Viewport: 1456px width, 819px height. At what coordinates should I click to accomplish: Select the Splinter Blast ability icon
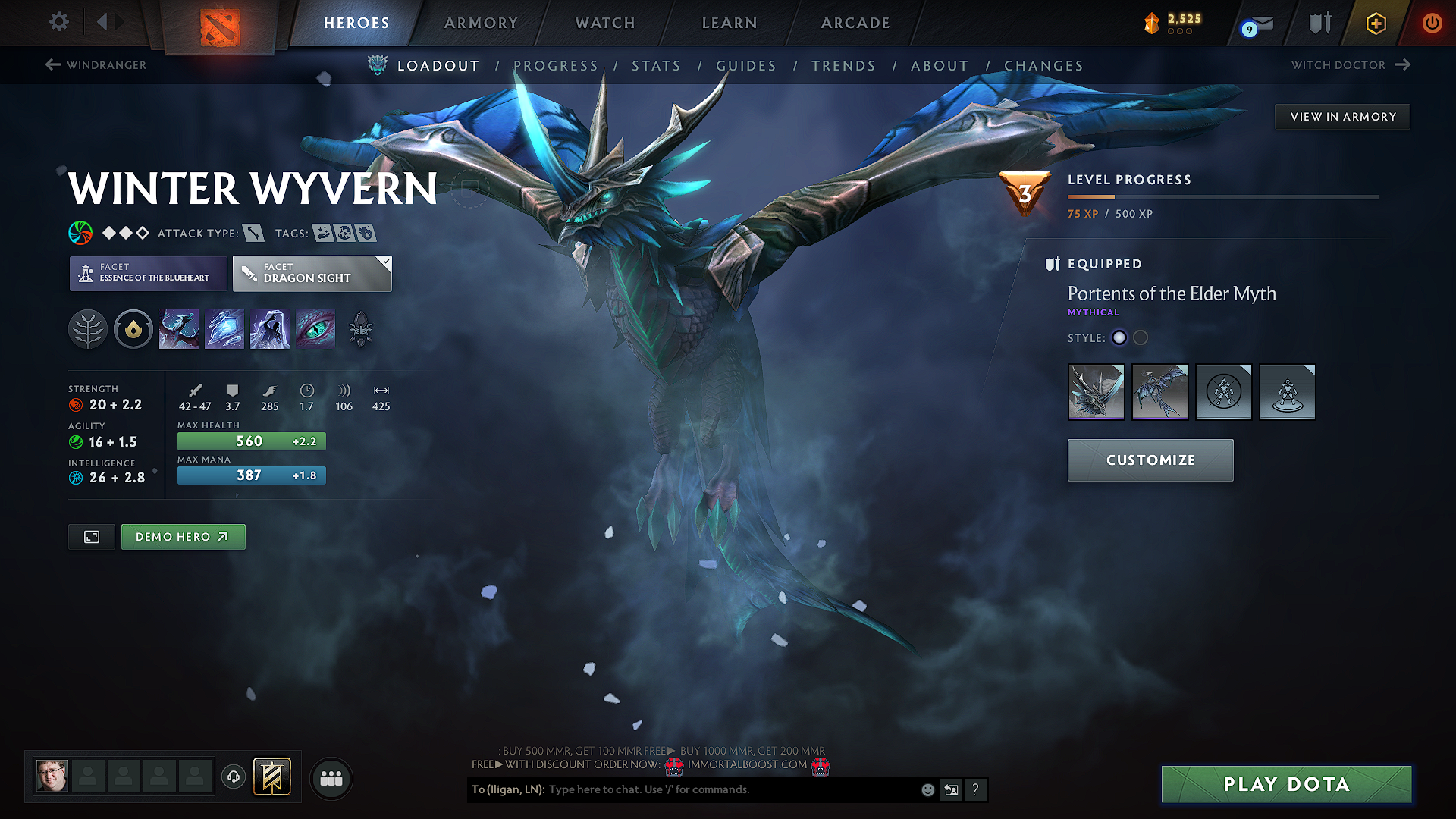(224, 328)
